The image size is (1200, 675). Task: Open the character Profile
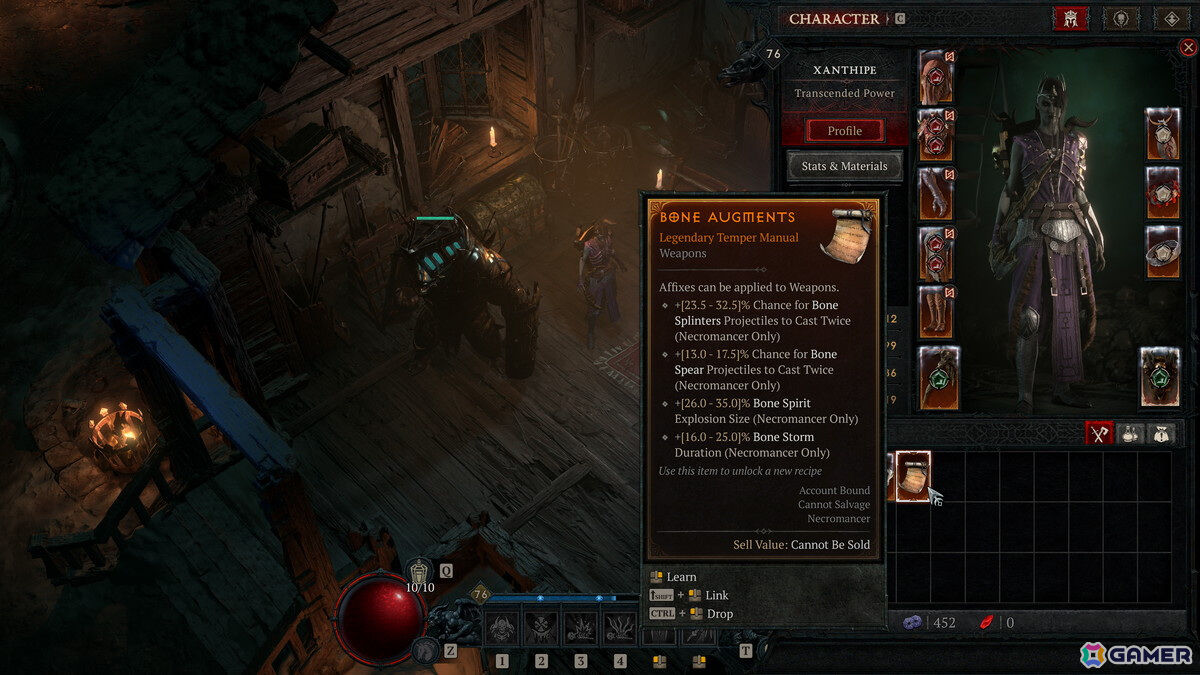coord(845,130)
